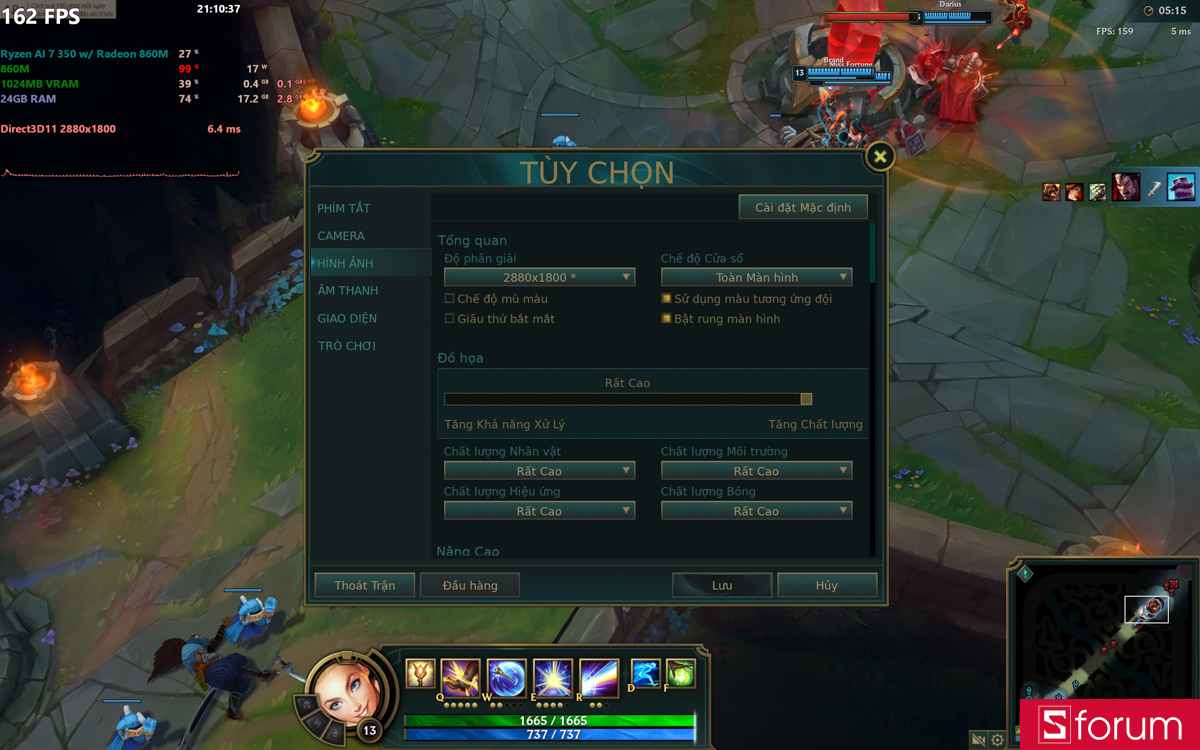Click the Cài đặt Mặc định button
The image size is (1200, 750).
click(803, 207)
